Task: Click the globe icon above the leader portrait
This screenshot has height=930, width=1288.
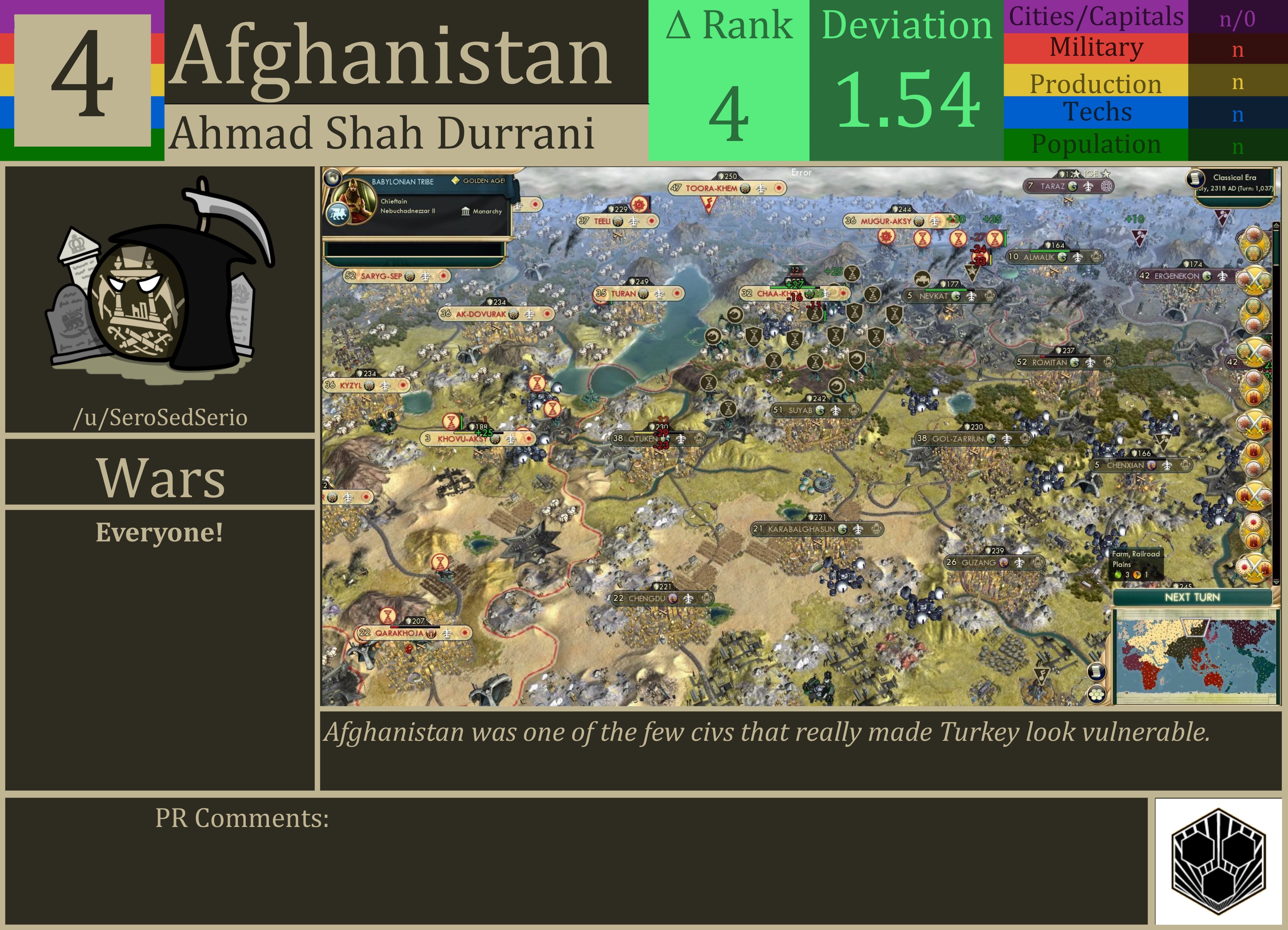Action: click(333, 179)
